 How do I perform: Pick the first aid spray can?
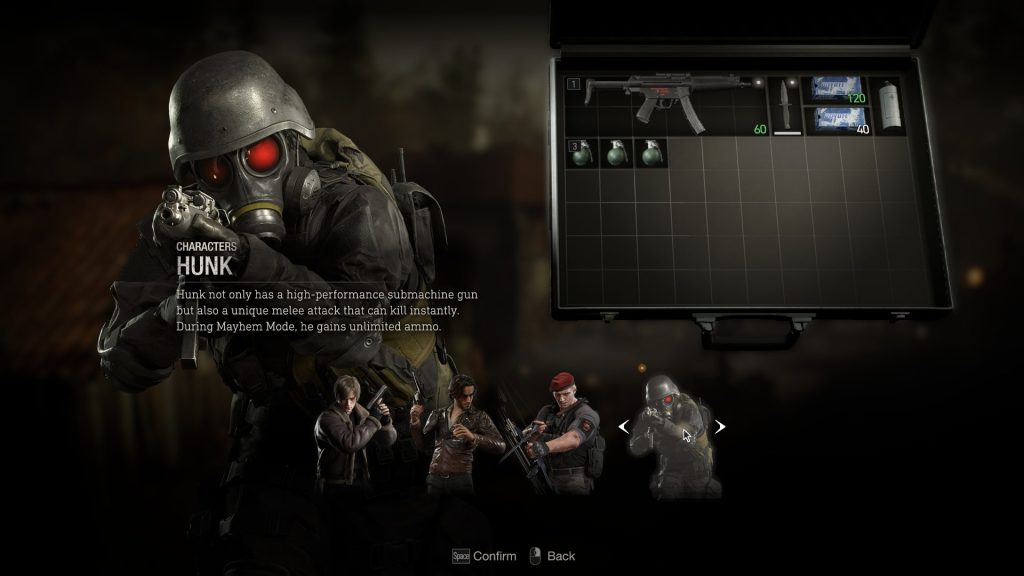click(885, 104)
